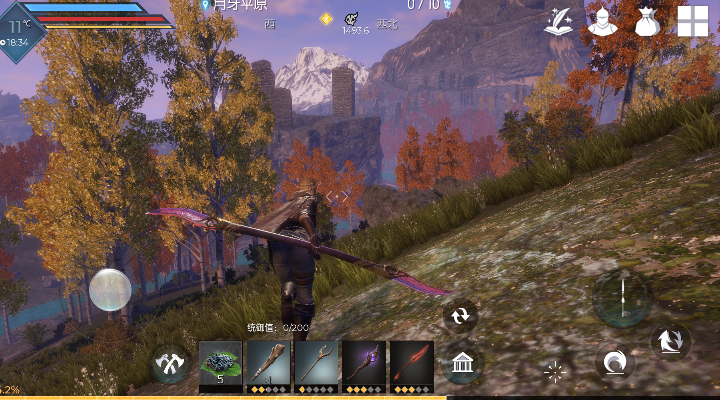Open the pillared building menu button
This screenshot has height=400, width=720.
(461, 364)
